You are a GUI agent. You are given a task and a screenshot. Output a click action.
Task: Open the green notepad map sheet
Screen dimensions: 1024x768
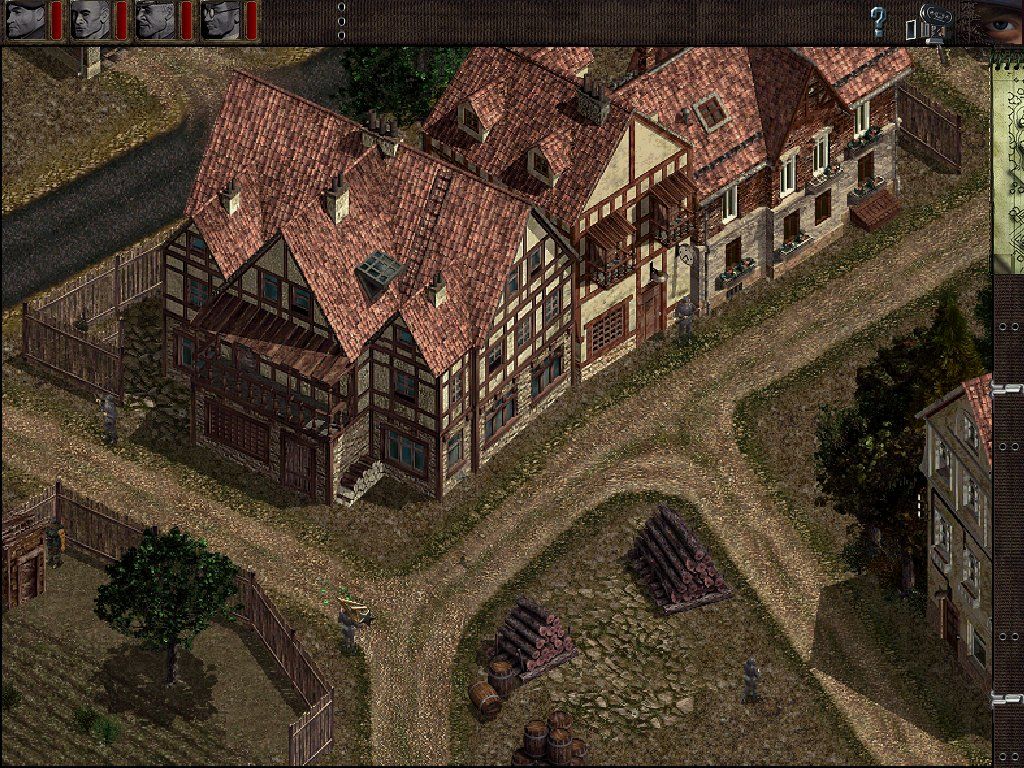[1008, 160]
